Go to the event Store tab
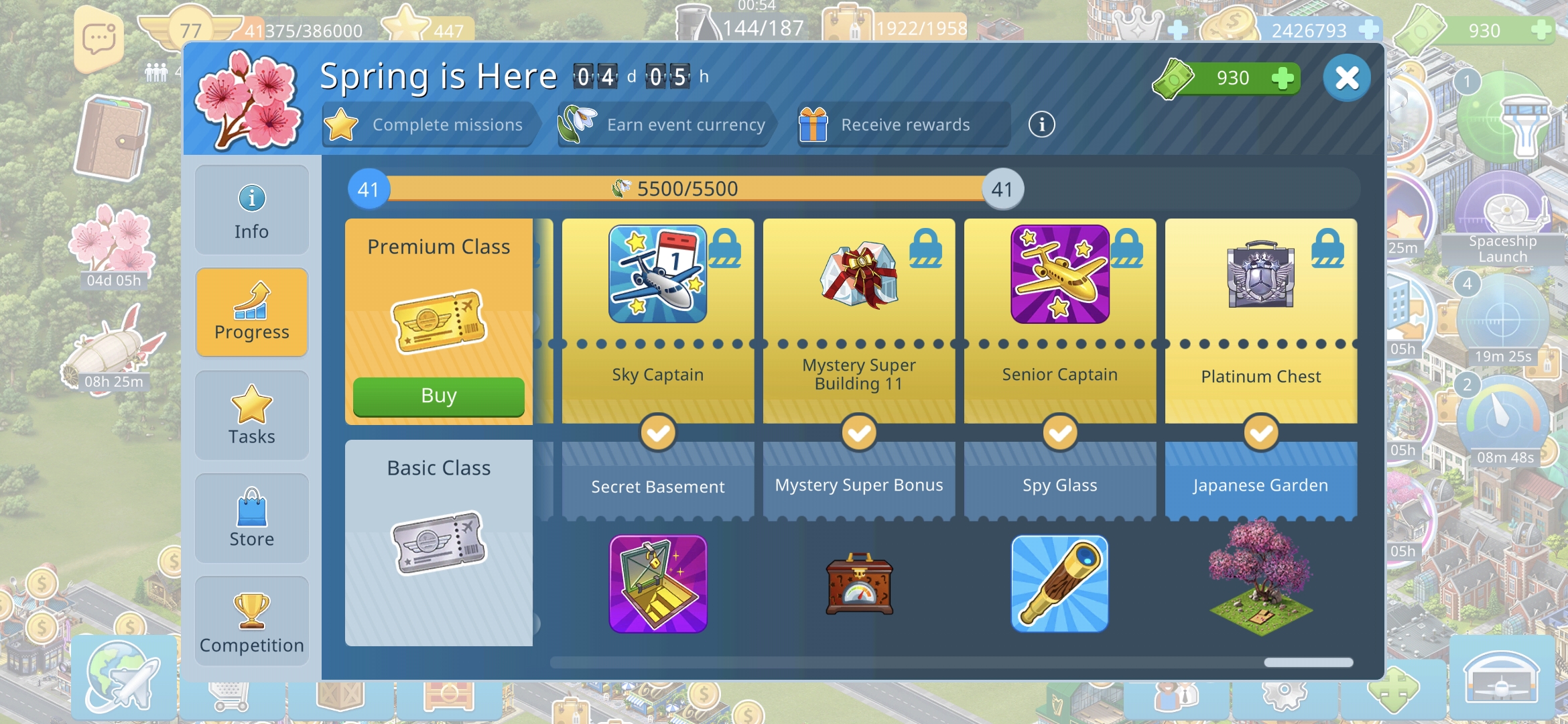The width and height of the screenshot is (1568, 724). pos(251,518)
